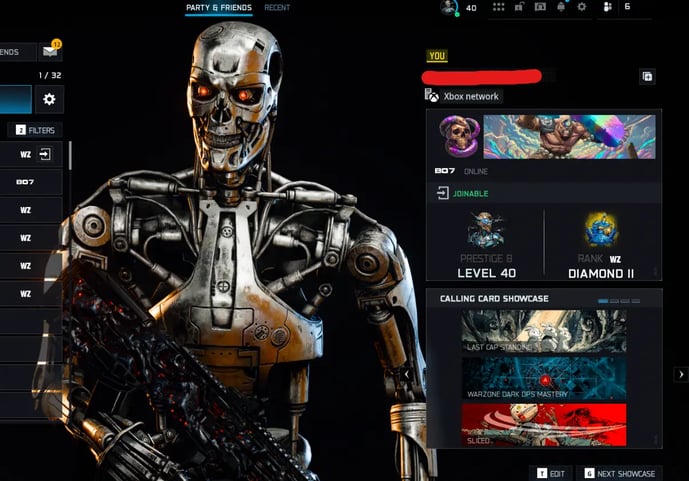Join the friend via the WZ join icon
The image size is (689, 481).
[45, 155]
